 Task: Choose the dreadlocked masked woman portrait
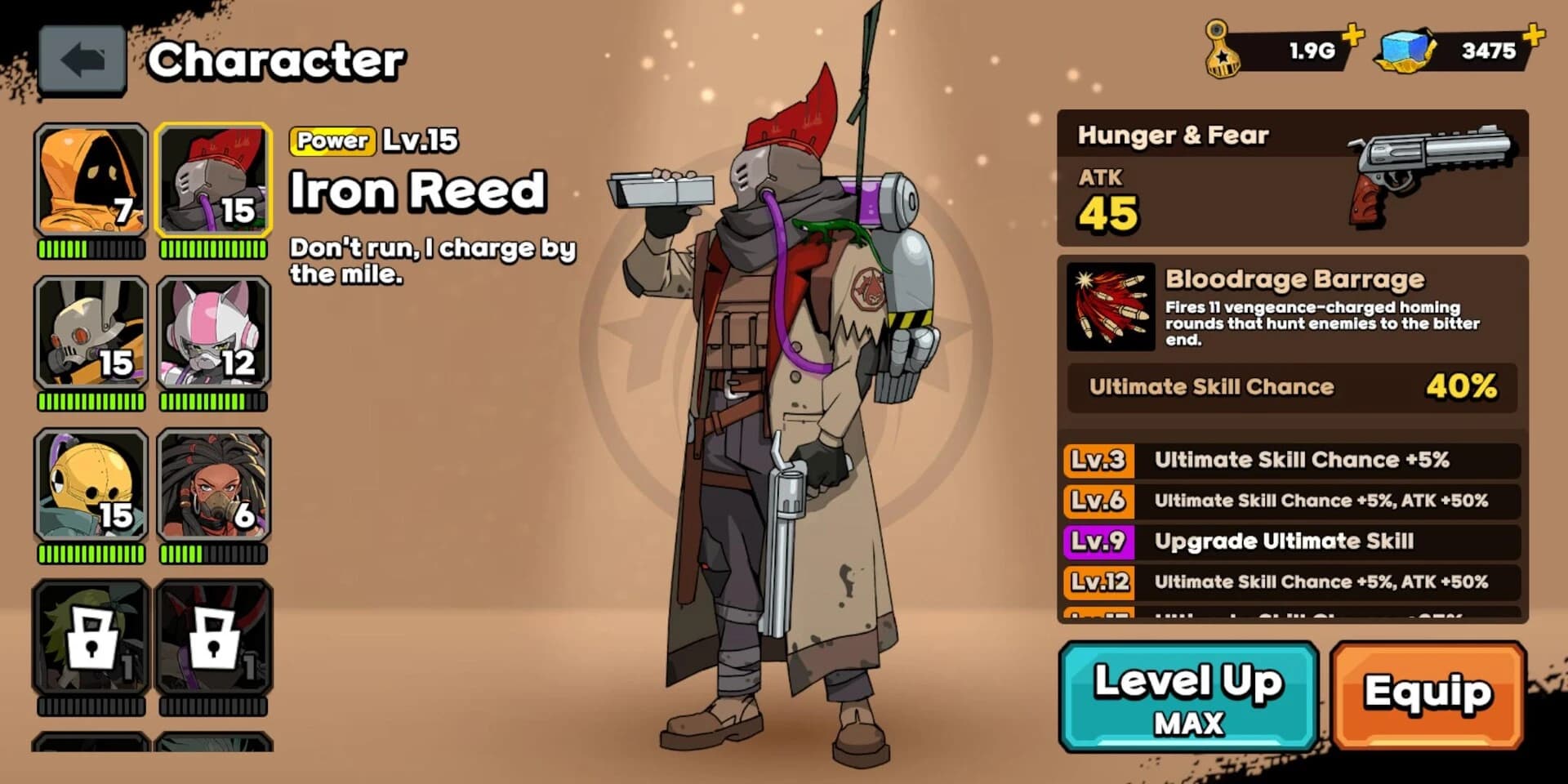(x=213, y=485)
